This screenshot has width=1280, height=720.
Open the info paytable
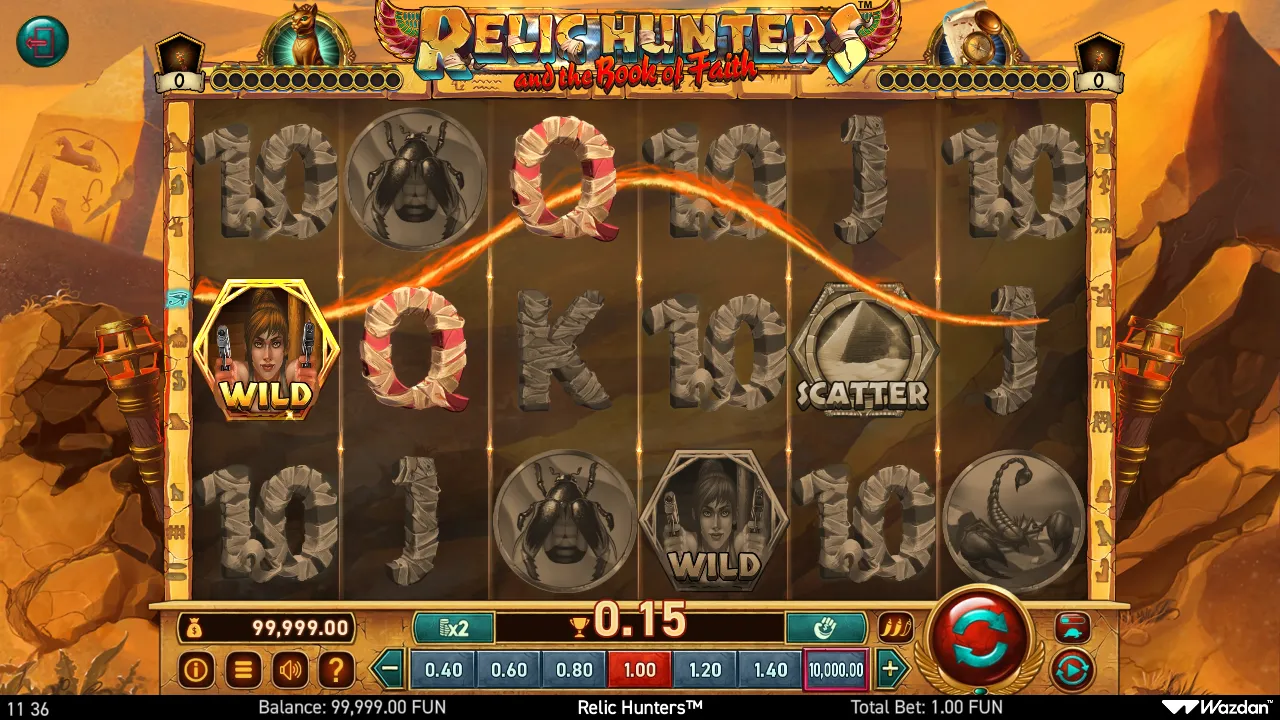(196, 670)
